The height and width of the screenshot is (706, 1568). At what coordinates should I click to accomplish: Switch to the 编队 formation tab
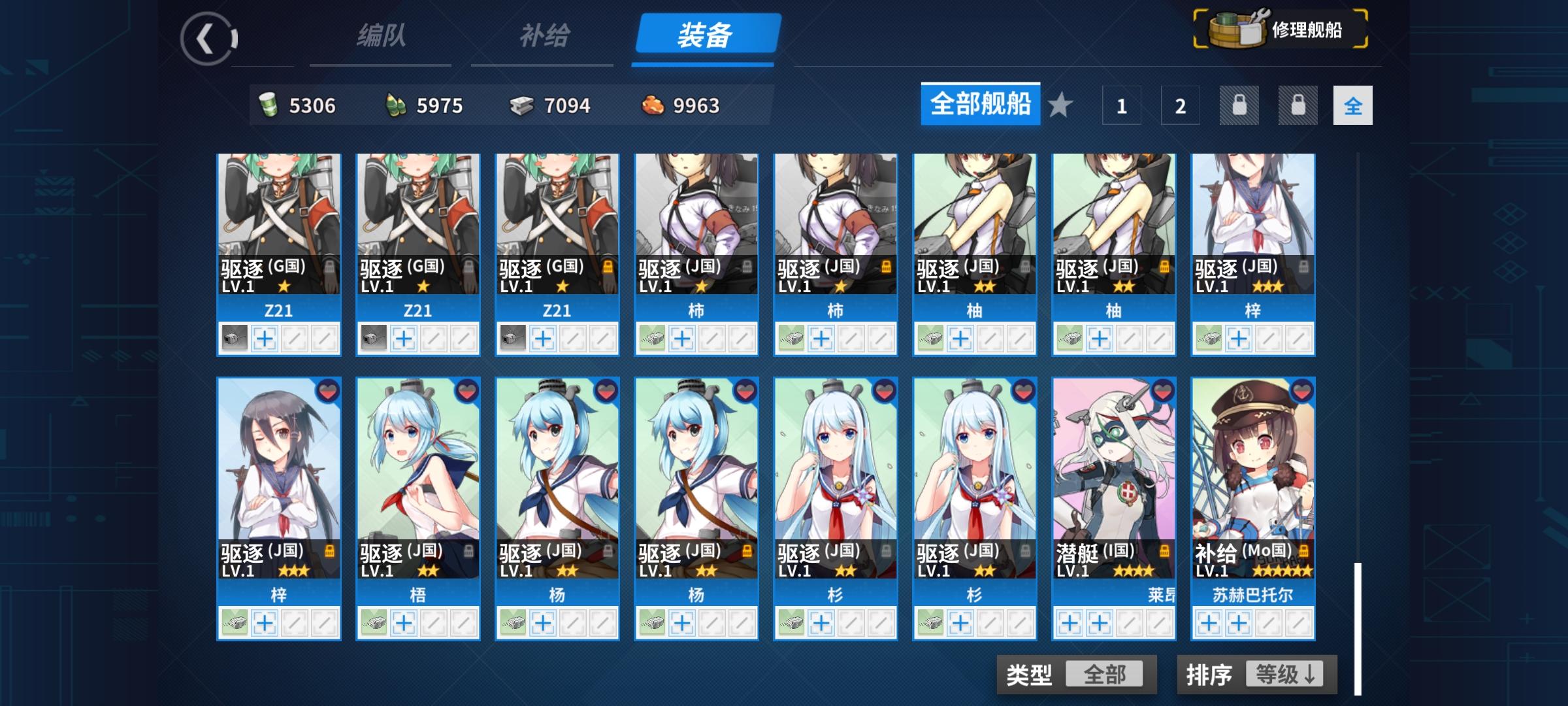point(380,37)
